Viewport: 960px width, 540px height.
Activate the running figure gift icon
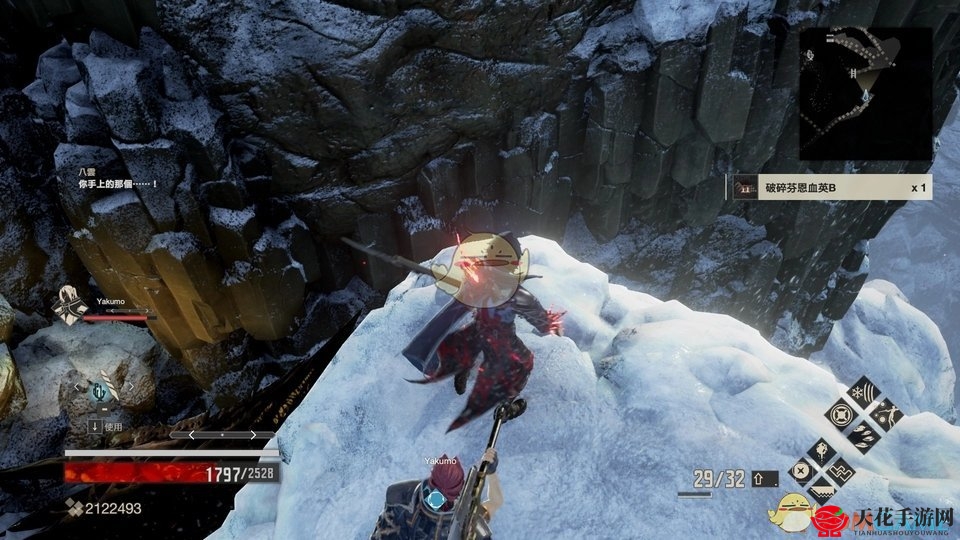click(x=885, y=414)
